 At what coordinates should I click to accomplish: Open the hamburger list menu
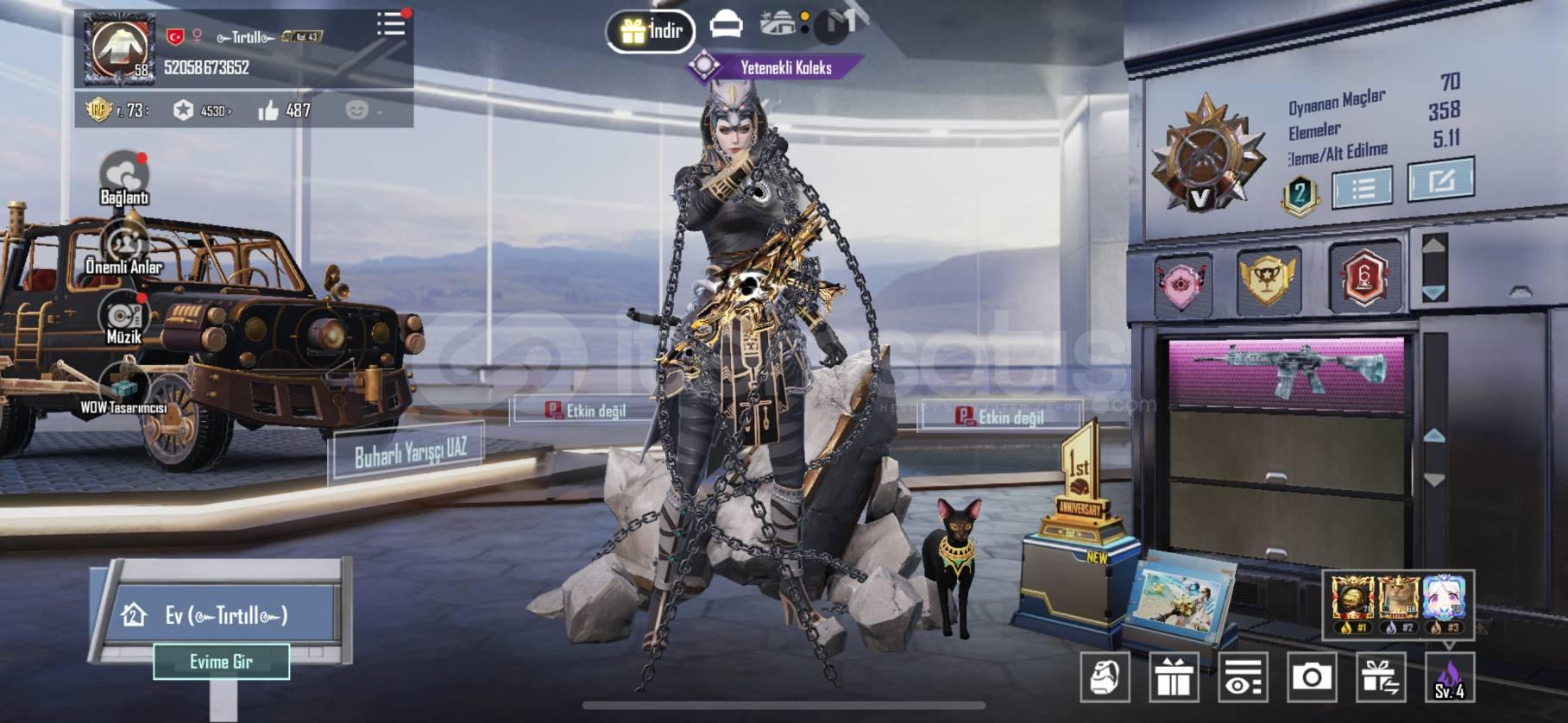391,23
